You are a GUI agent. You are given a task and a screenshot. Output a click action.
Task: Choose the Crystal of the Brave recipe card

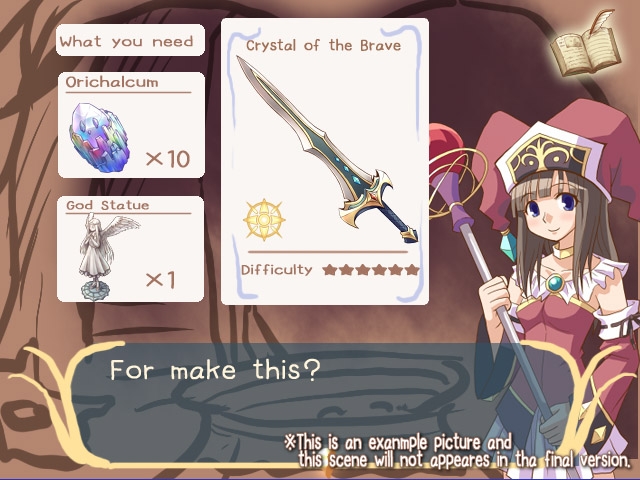(324, 160)
